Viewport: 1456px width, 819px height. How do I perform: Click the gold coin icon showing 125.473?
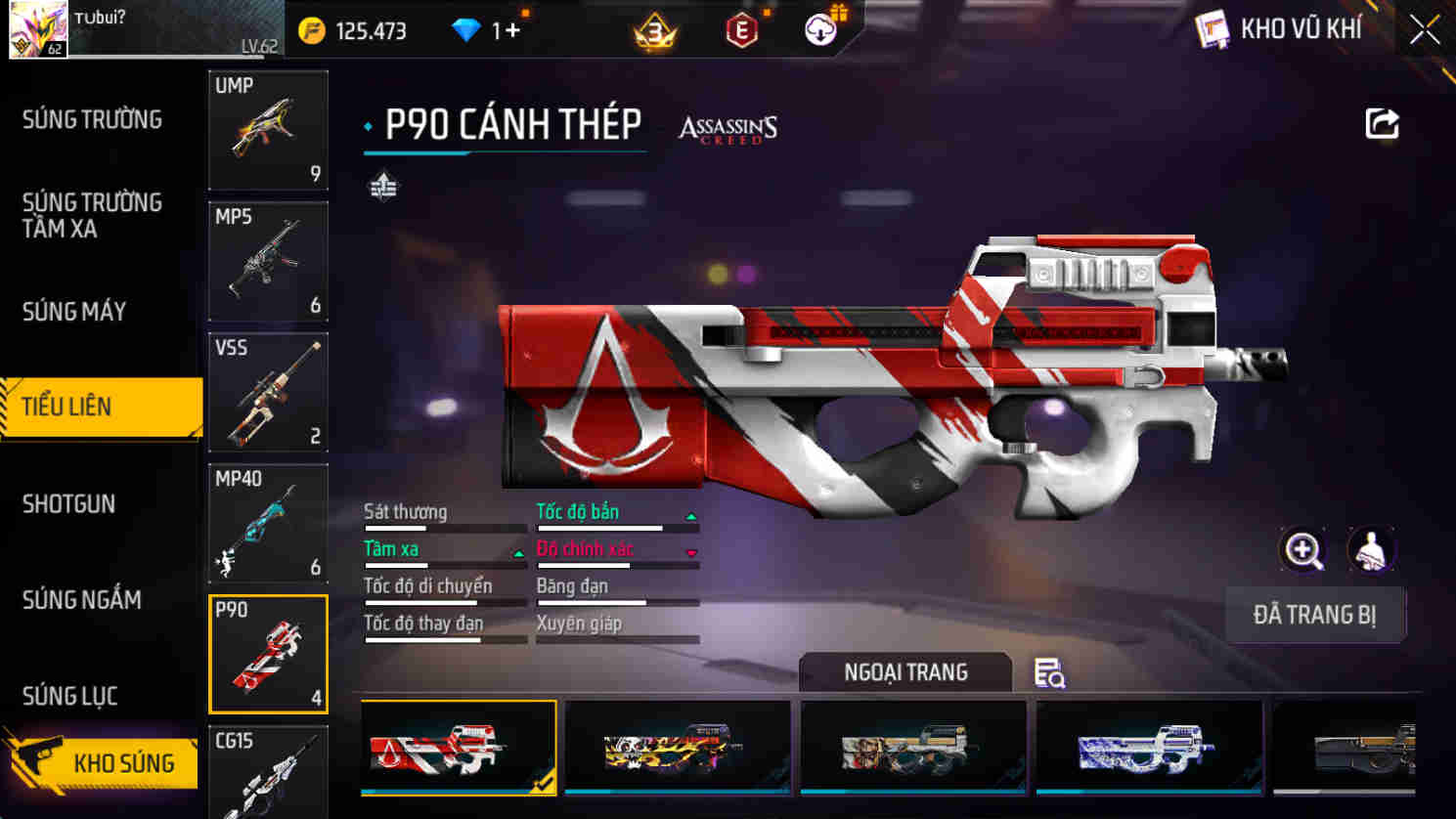pos(314,30)
